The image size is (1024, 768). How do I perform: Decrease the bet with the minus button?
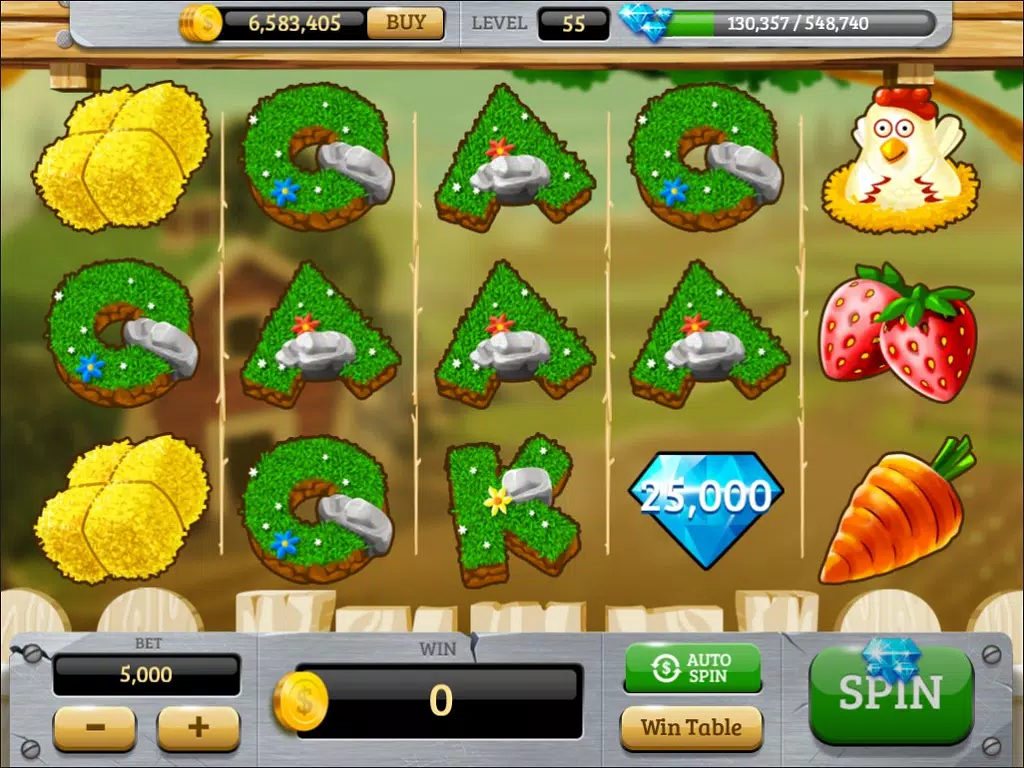click(95, 727)
